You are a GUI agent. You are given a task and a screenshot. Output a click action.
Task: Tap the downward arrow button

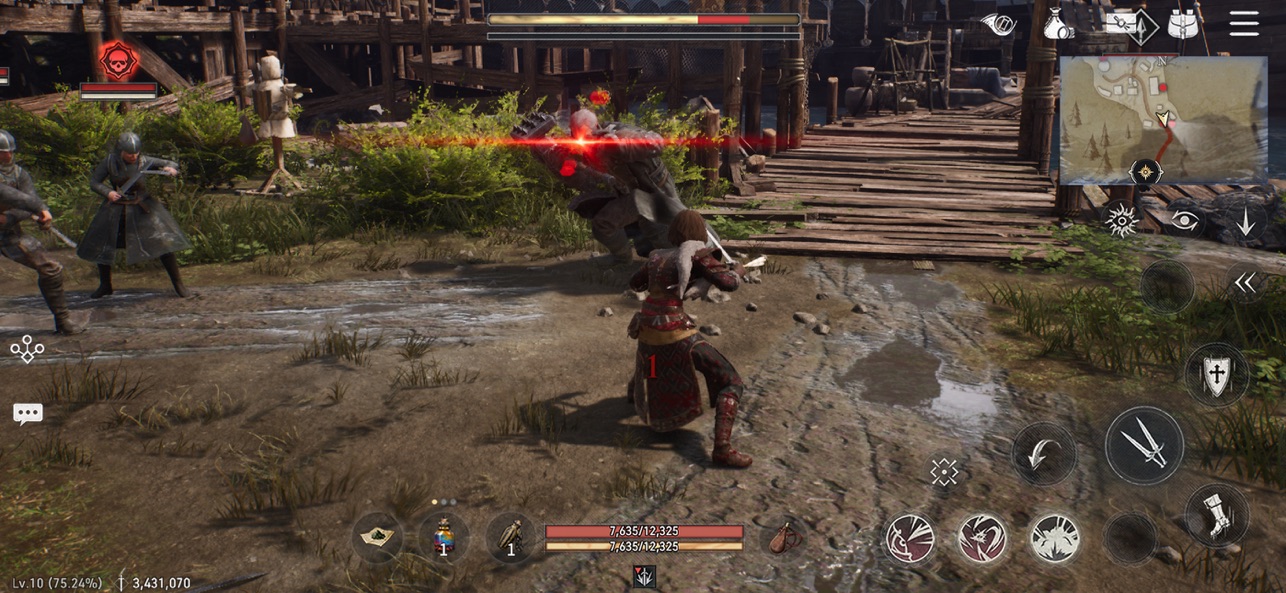1245,222
